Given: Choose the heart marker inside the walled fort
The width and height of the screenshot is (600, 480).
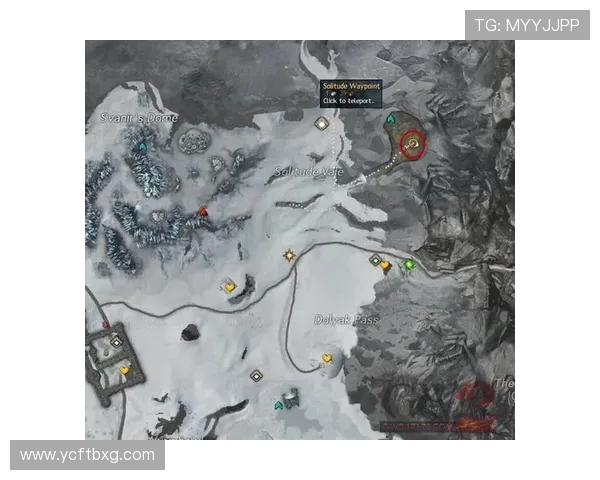Looking at the screenshot, I should (125, 370).
